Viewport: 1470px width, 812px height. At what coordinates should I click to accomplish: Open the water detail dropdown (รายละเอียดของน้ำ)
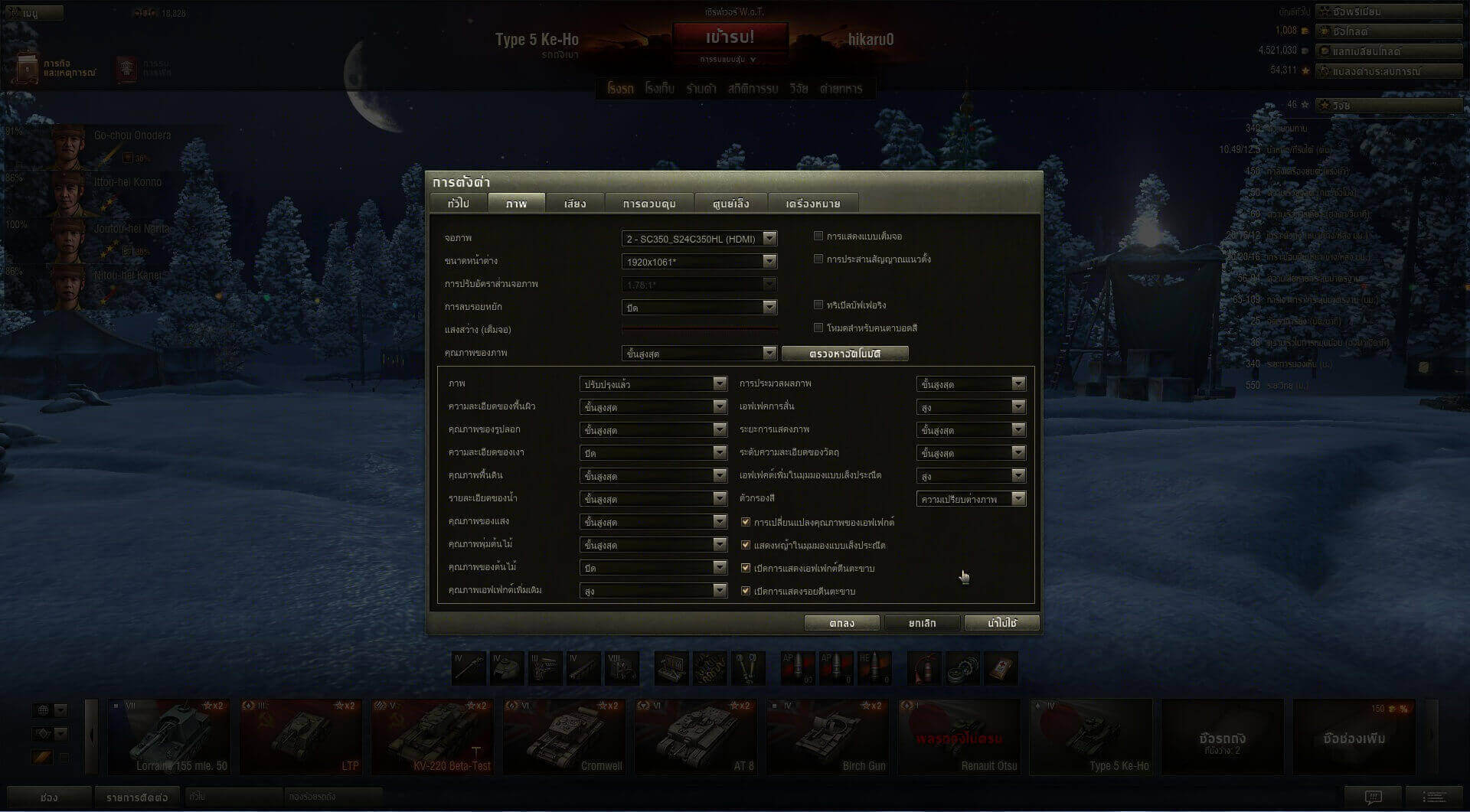pyautogui.click(x=652, y=499)
